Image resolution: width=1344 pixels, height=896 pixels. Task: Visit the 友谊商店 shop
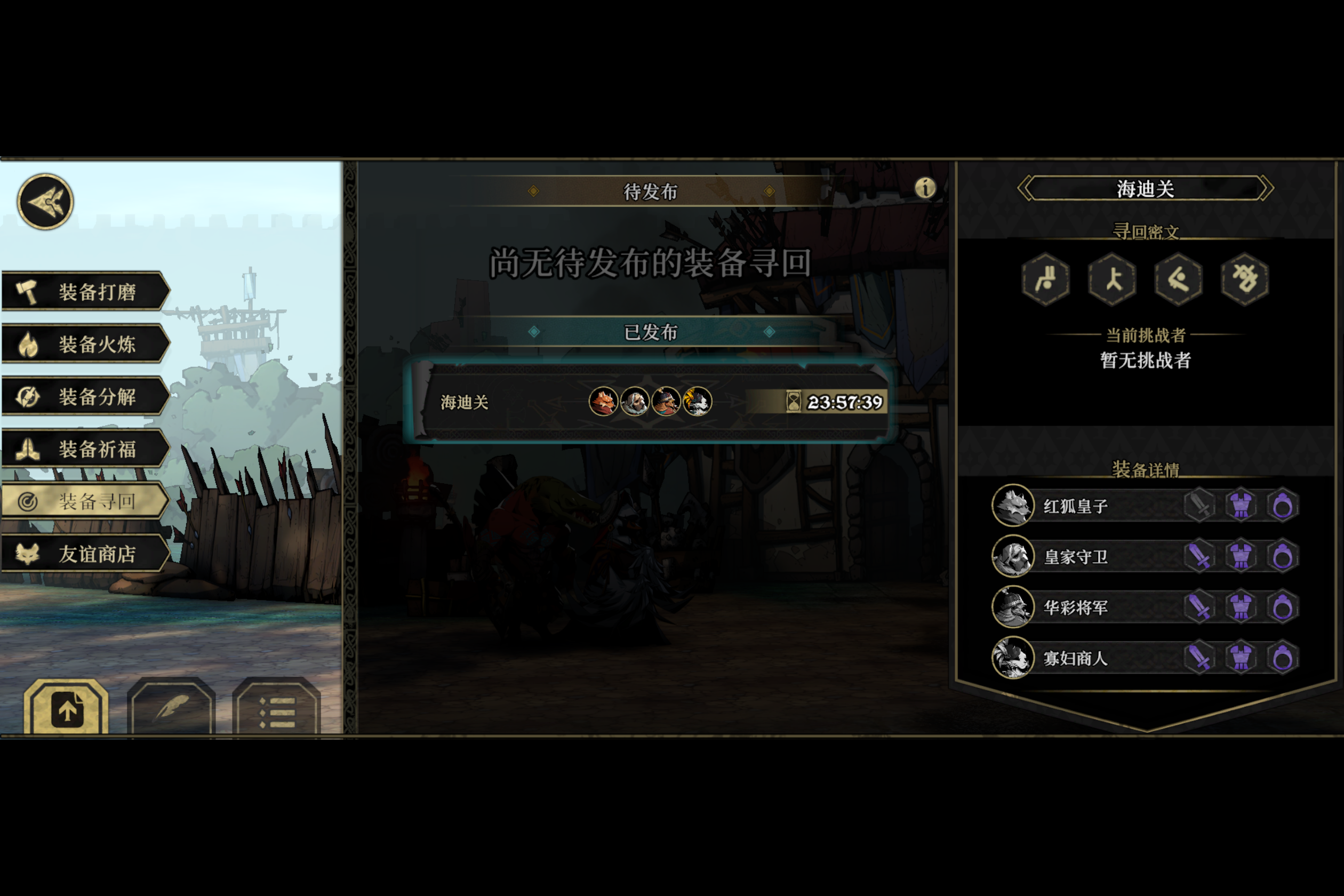pyautogui.click(x=86, y=554)
